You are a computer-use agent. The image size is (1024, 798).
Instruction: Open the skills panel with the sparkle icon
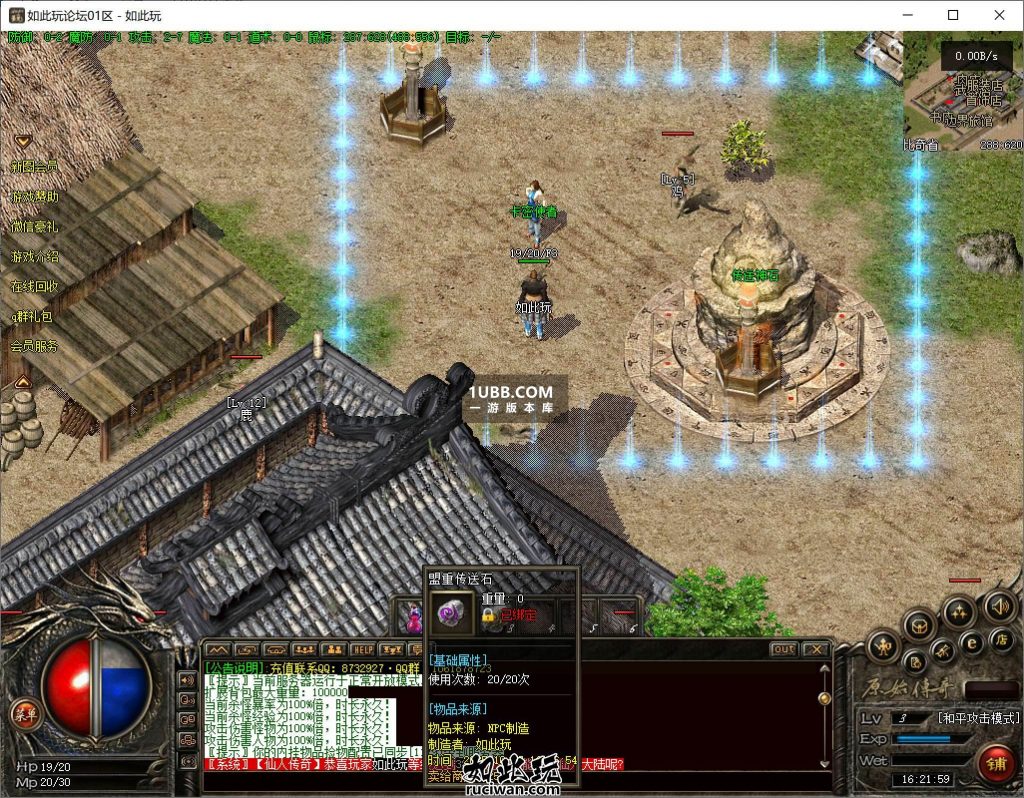(959, 611)
